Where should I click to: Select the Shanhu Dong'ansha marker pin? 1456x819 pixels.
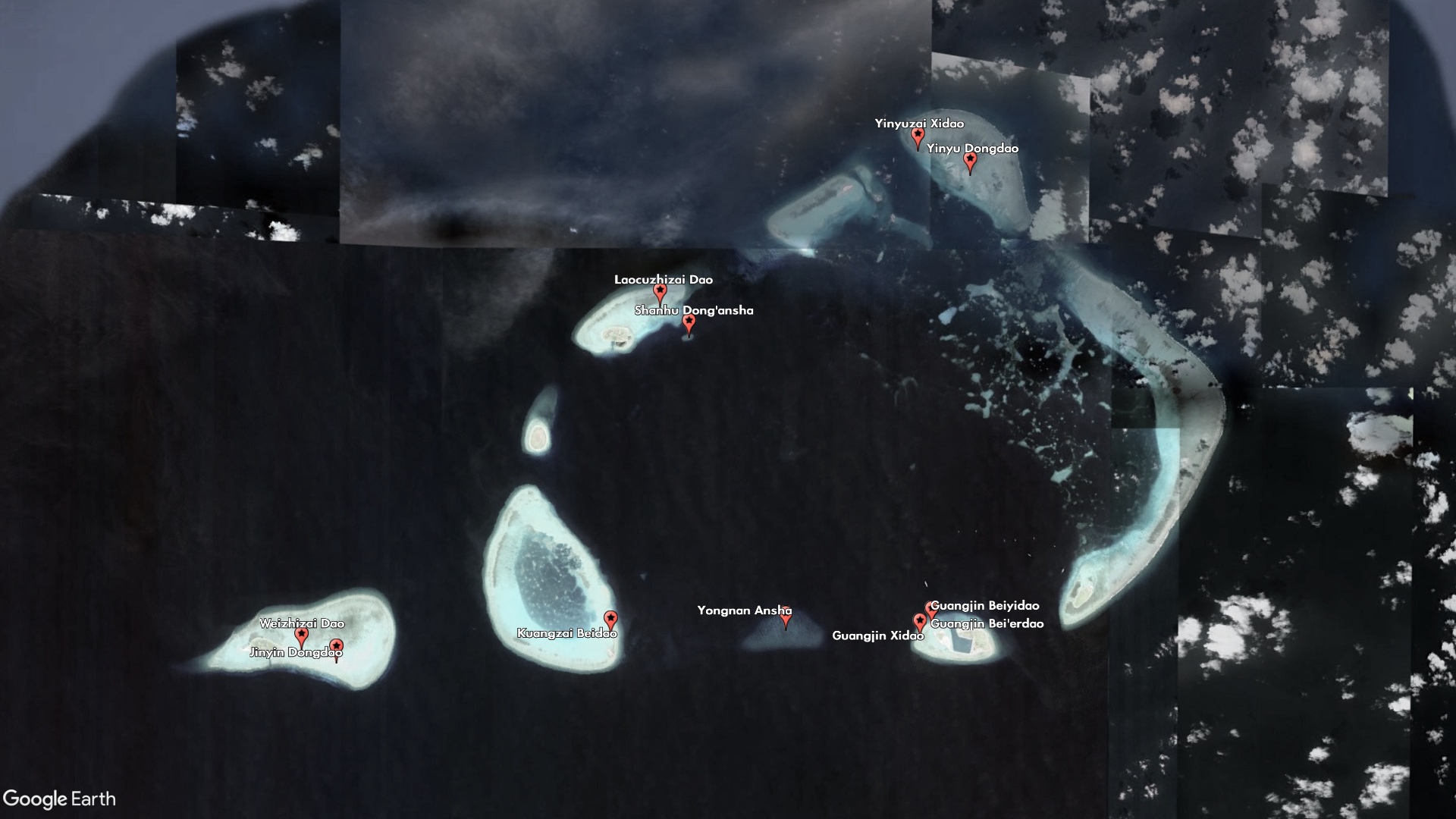(x=689, y=323)
